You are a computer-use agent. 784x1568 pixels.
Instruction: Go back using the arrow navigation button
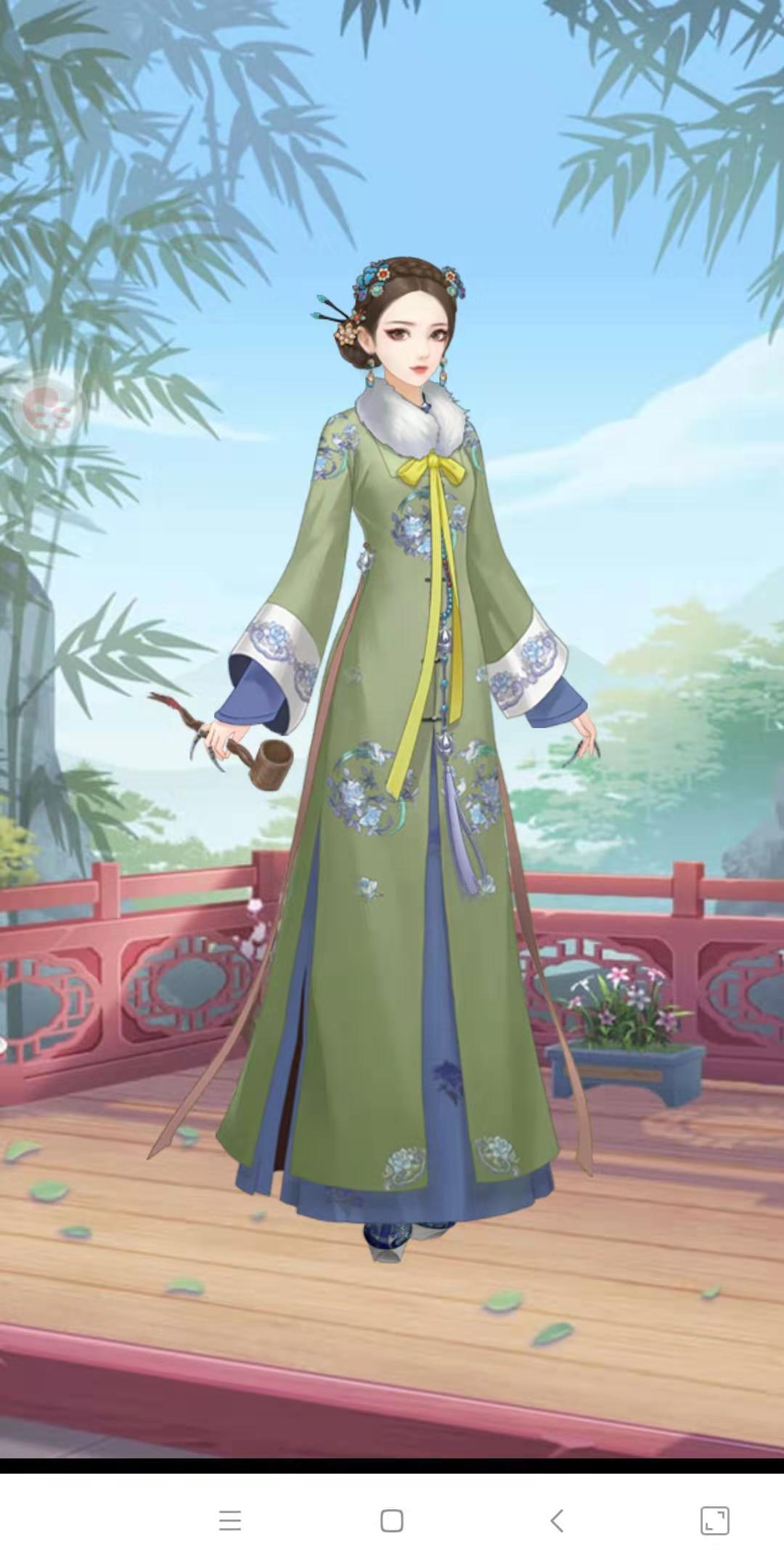pos(557,1520)
